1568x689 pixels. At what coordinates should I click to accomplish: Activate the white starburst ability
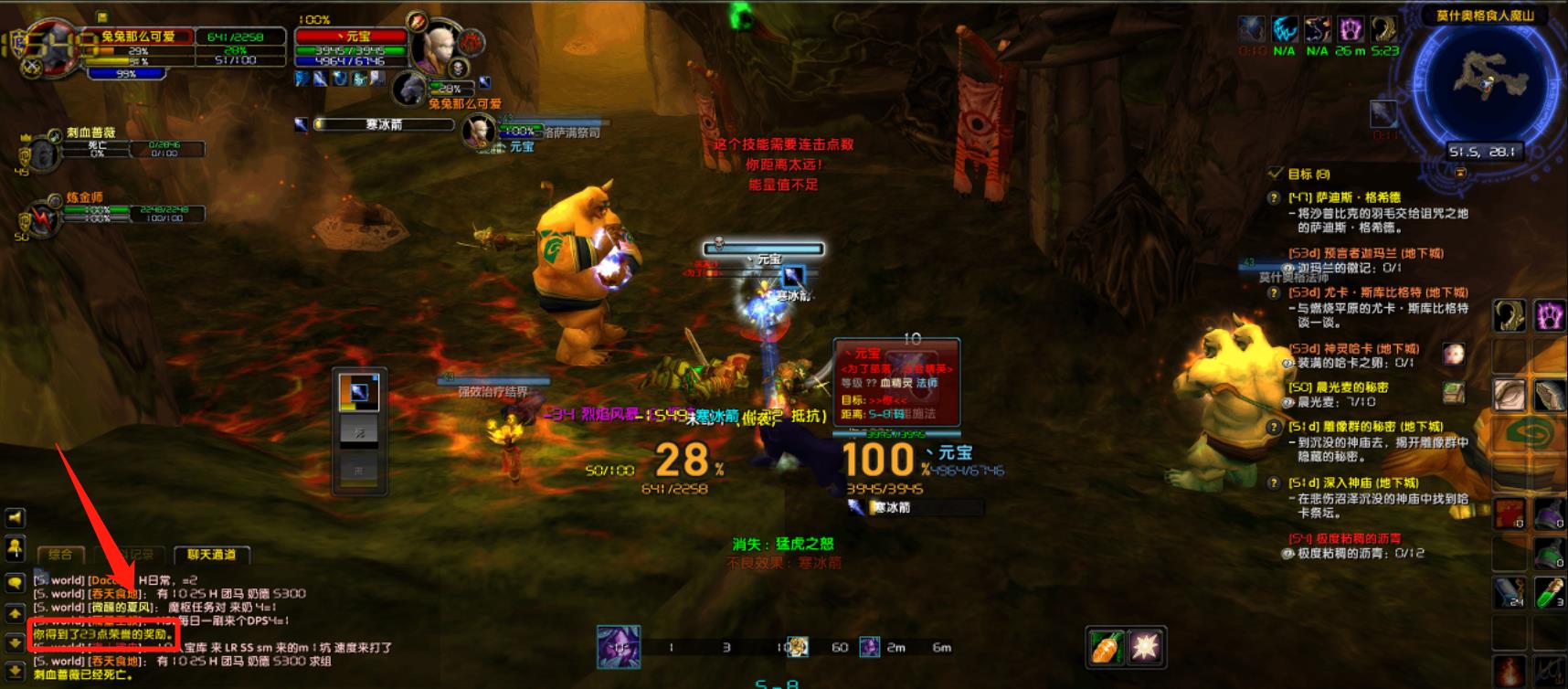point(1145,647)
